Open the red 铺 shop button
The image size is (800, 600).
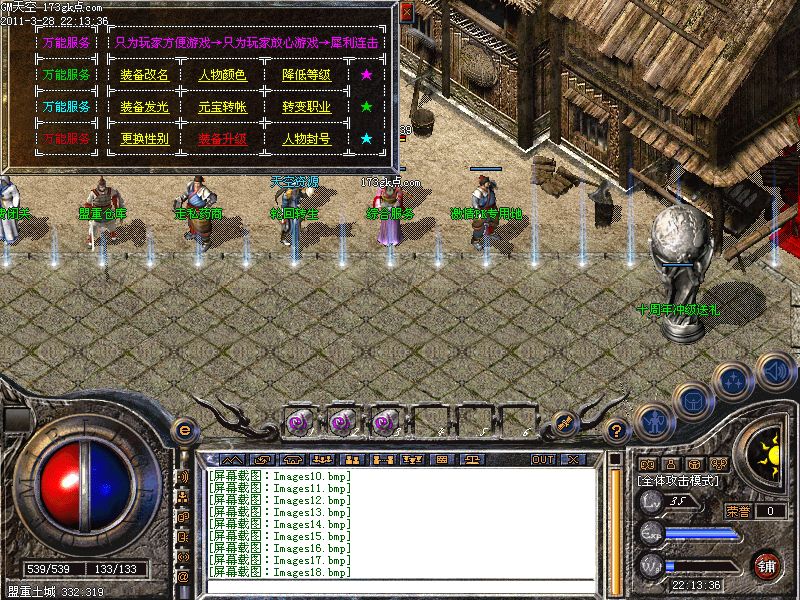click(768, 564)
